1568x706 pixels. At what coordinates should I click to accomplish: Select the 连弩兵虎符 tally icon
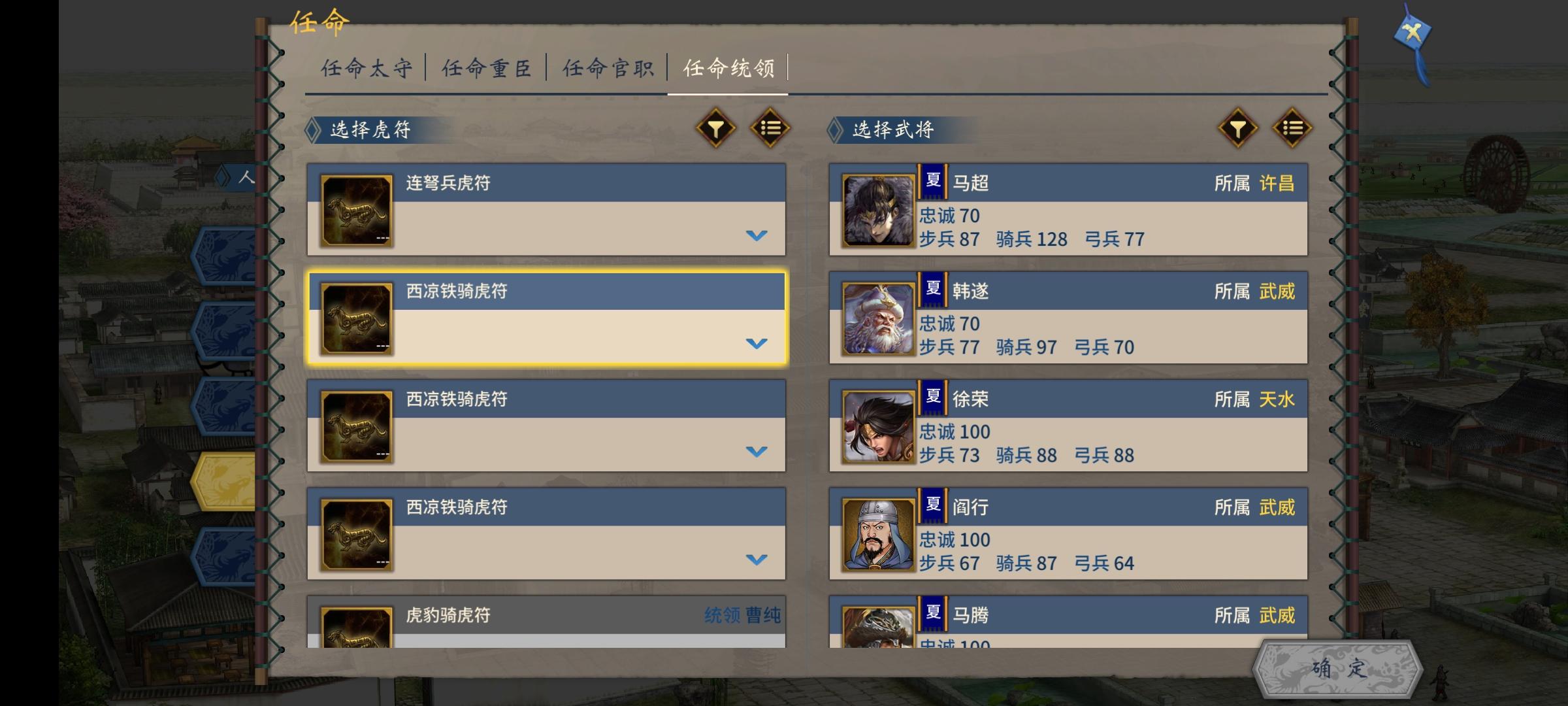(x=356, y=210)
